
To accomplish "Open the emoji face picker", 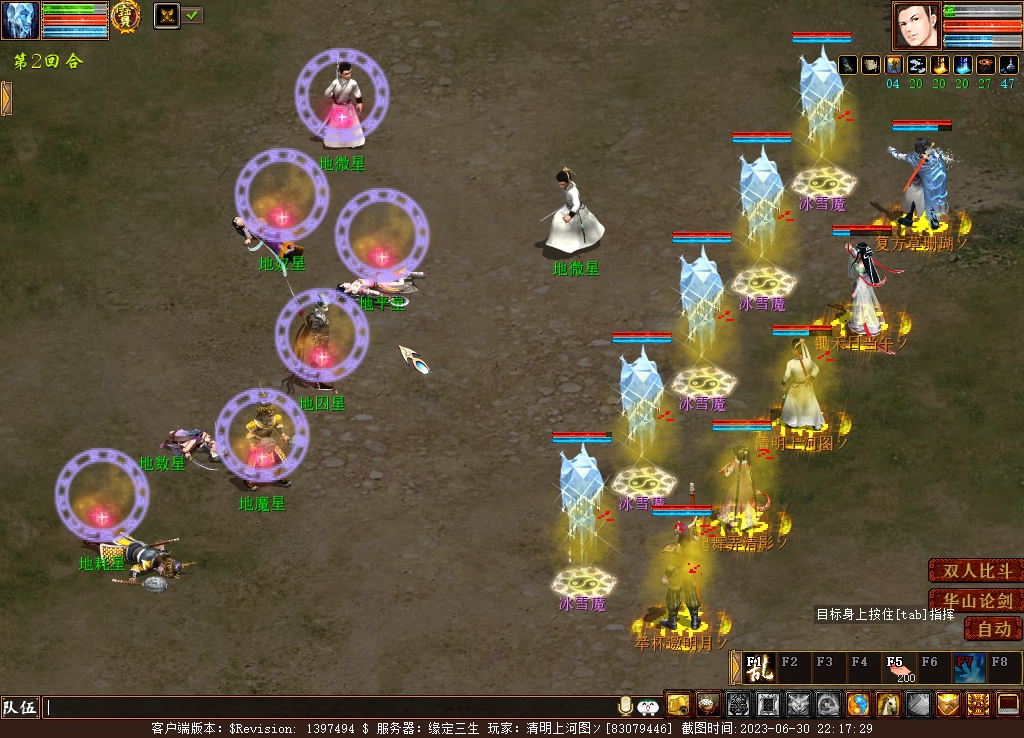I will [x=648, y=706].
